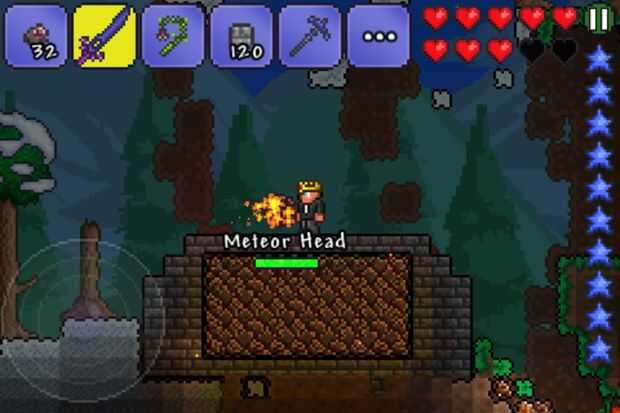This screenshot has width=620, height=413.
Task: Equip the green vine hook
Action: click(173, 35)
